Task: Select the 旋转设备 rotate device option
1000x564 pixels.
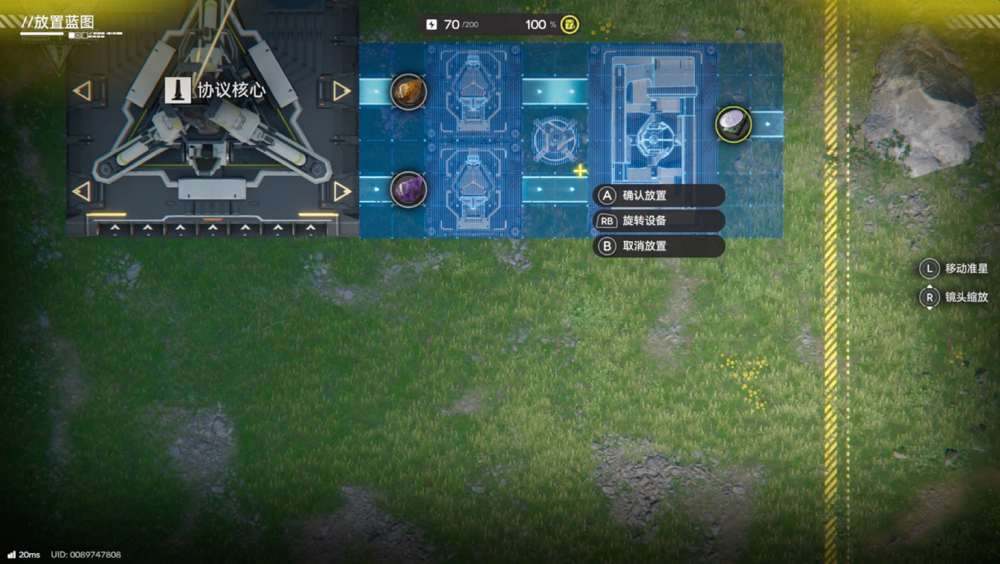Action: tap(657, 220)
